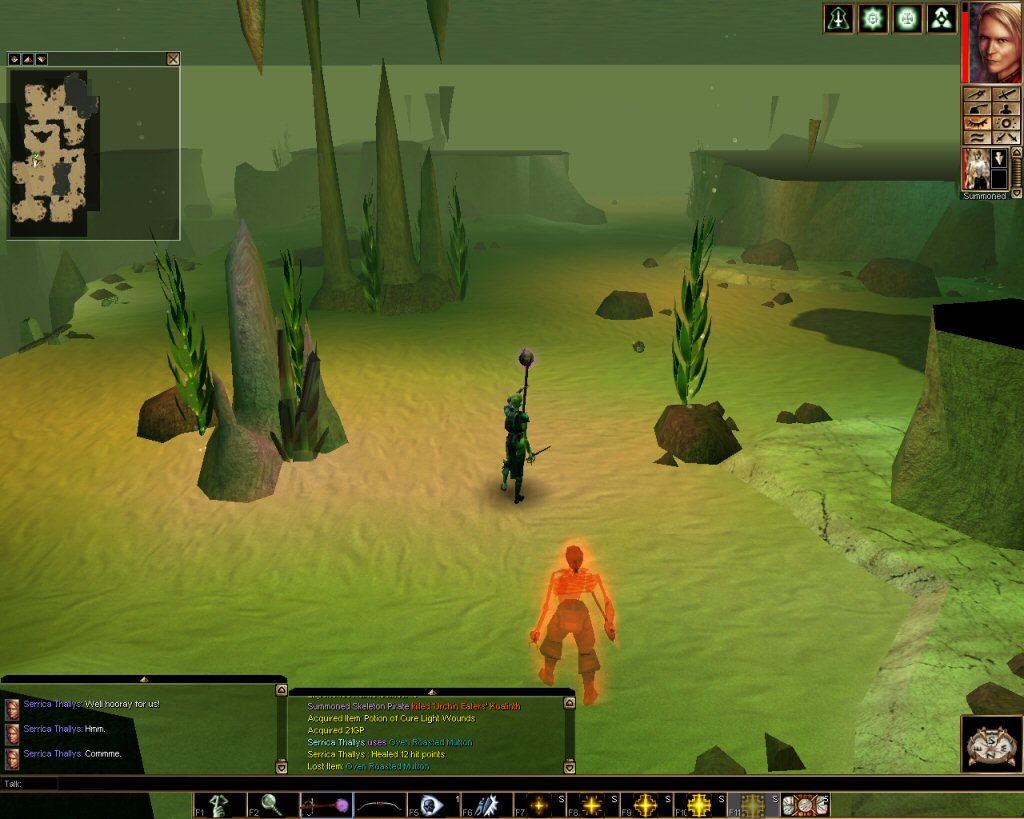Use the F1 quickslot item

tap(218, 804)
